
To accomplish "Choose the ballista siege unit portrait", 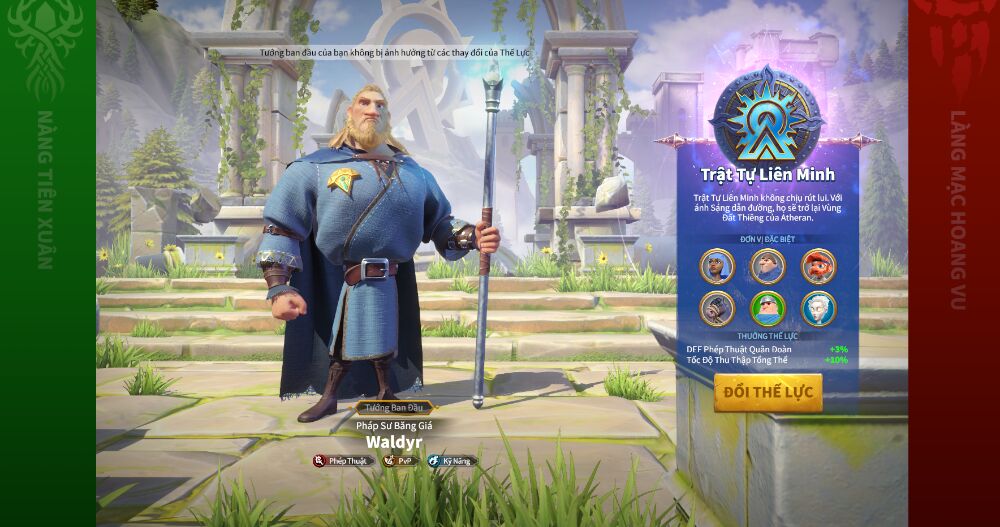I will (x=717, y=308).
